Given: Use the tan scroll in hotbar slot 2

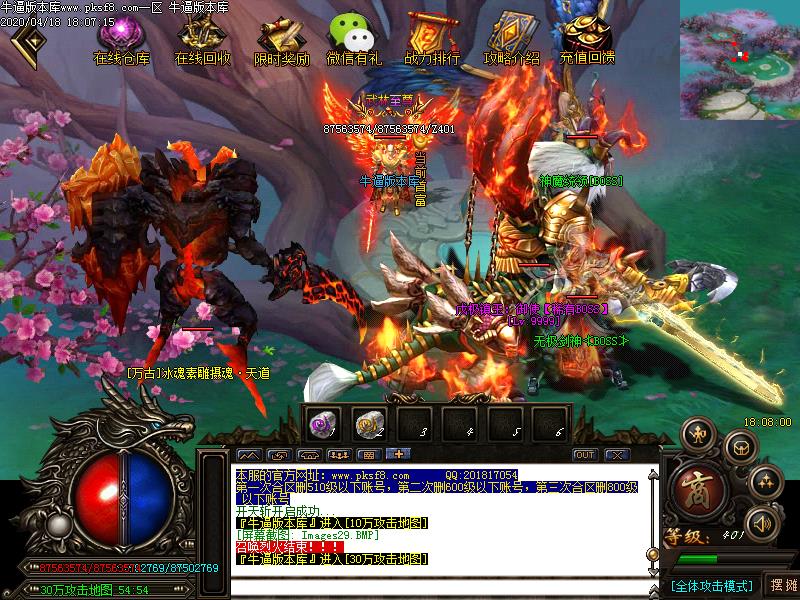Looking at the screenshot, I should click(369, 424).
